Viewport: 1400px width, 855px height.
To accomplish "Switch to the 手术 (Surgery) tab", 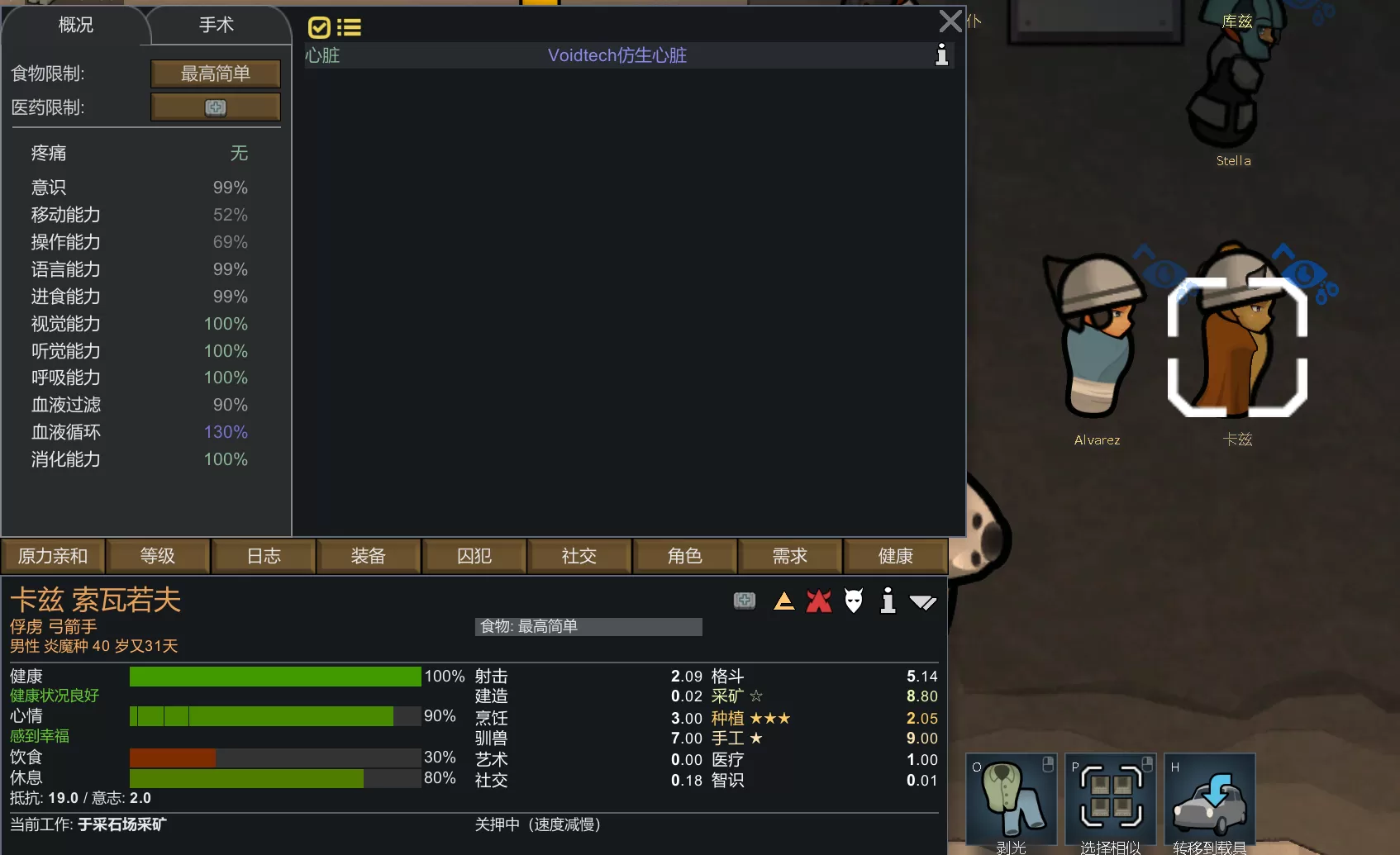I will 217,26.
